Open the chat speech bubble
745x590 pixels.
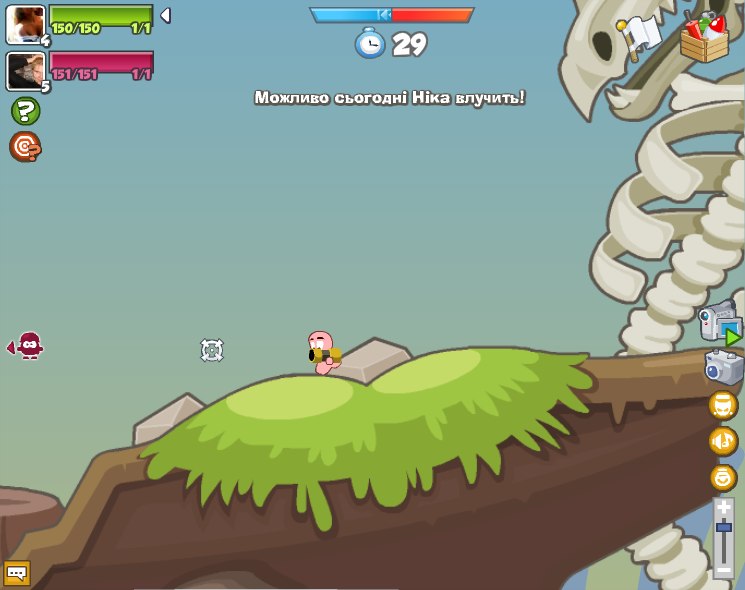pyautogui.click(x=17, y=573)
